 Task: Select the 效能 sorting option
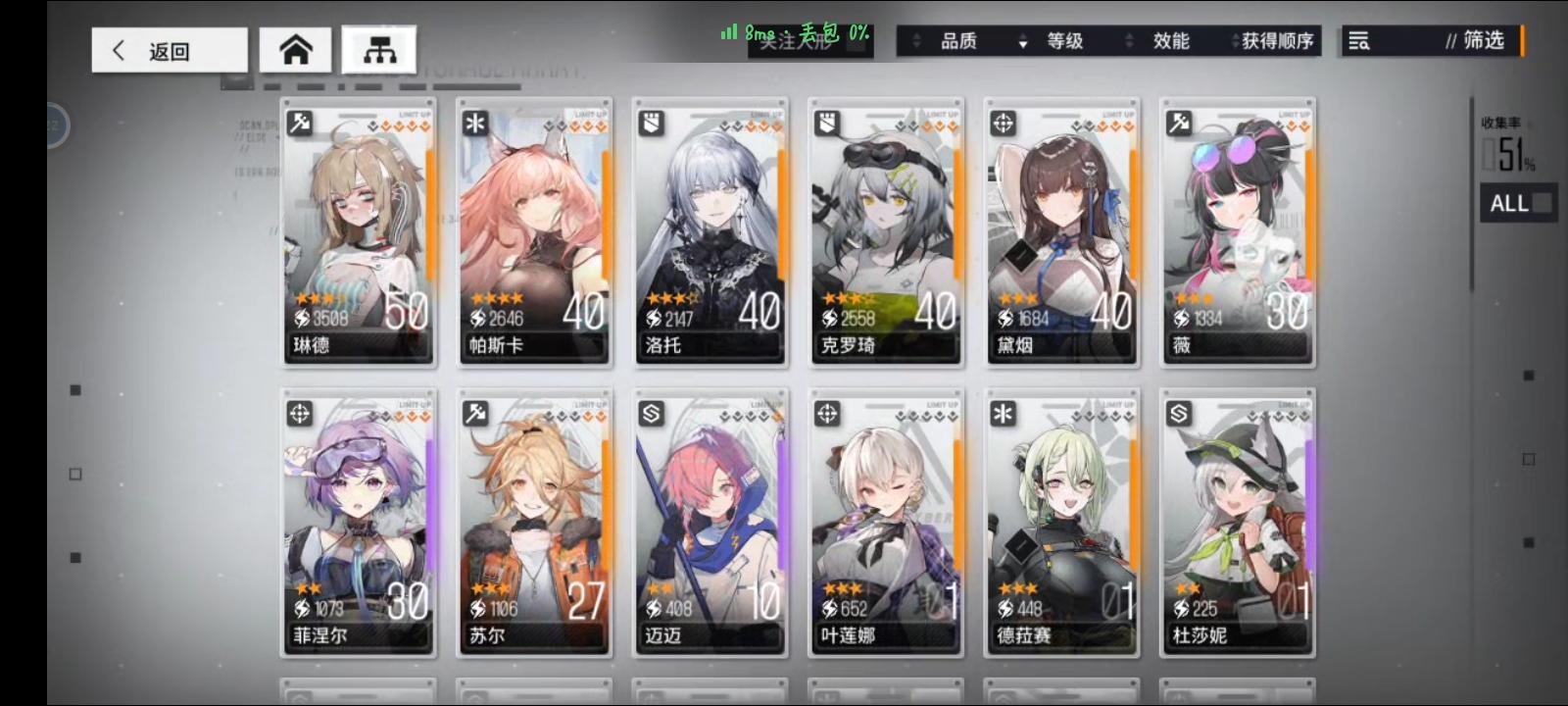(1172, 42)
